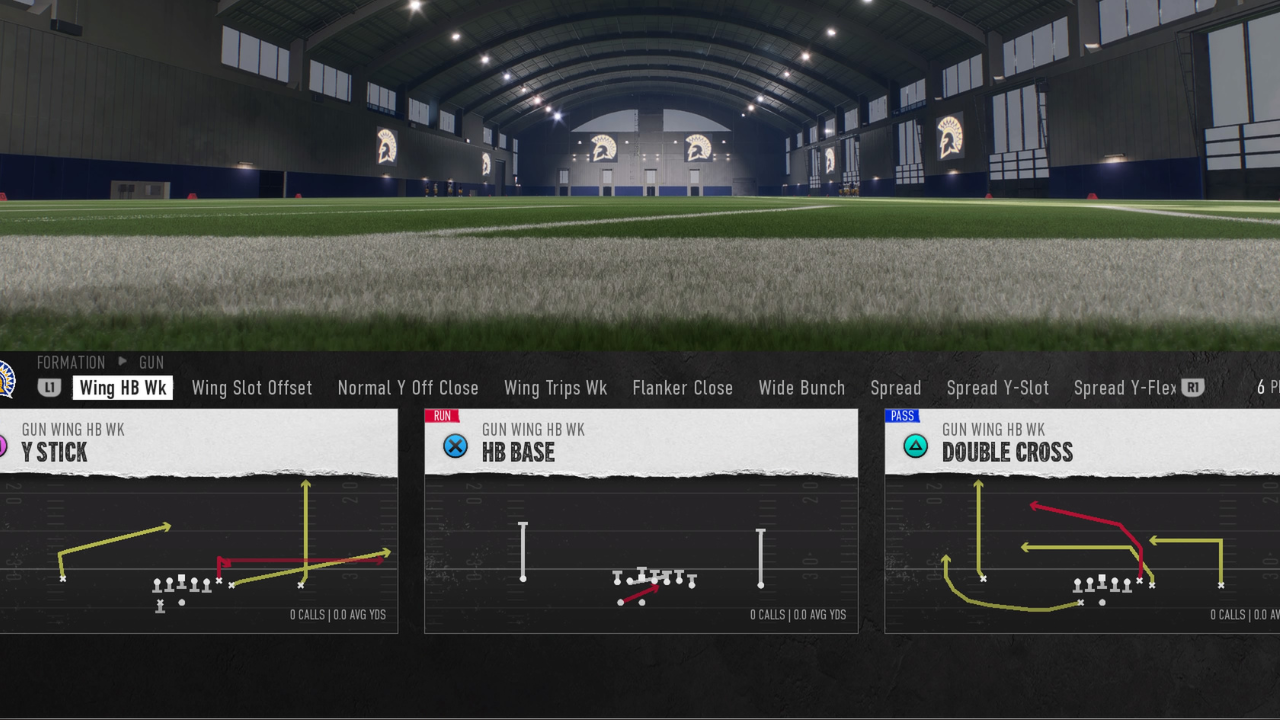Viewport: 1280px width, 720px height.
Task: Select the Spread formation
Action: tap(895, 388)
